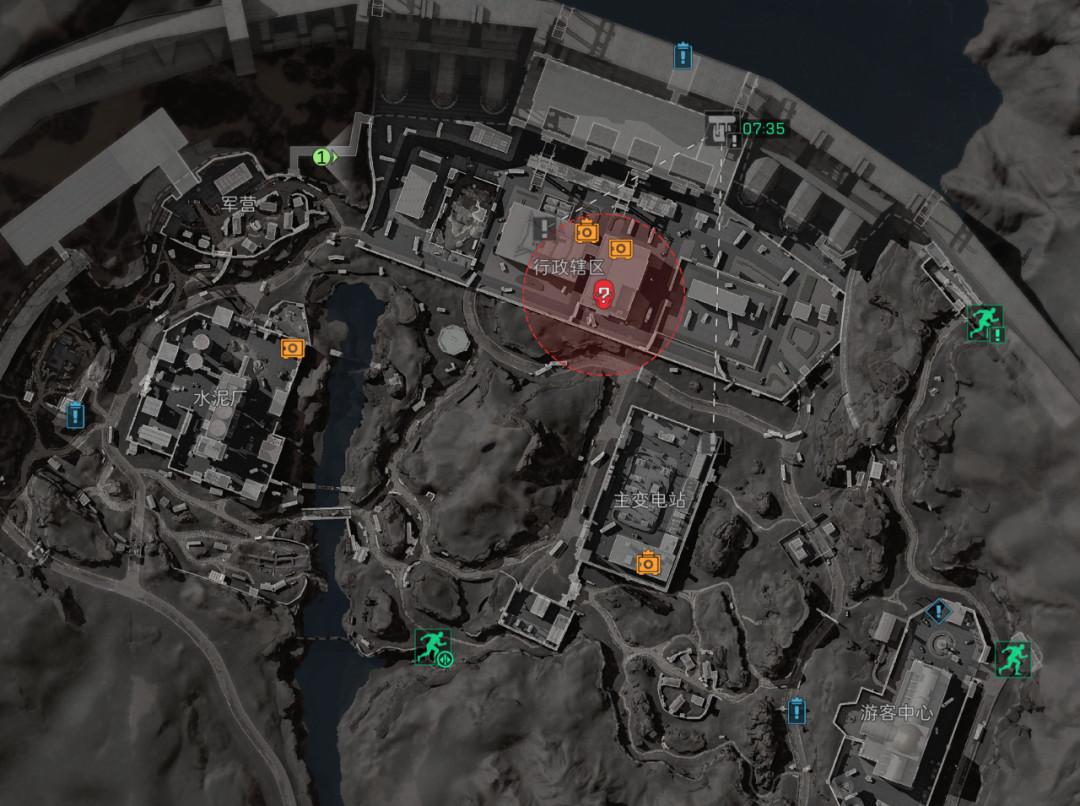Image resolution: width=1080 pixels, height=806 pixels.
Task: Select the extraction marker with exclamation badge
Action: [983, 322]
